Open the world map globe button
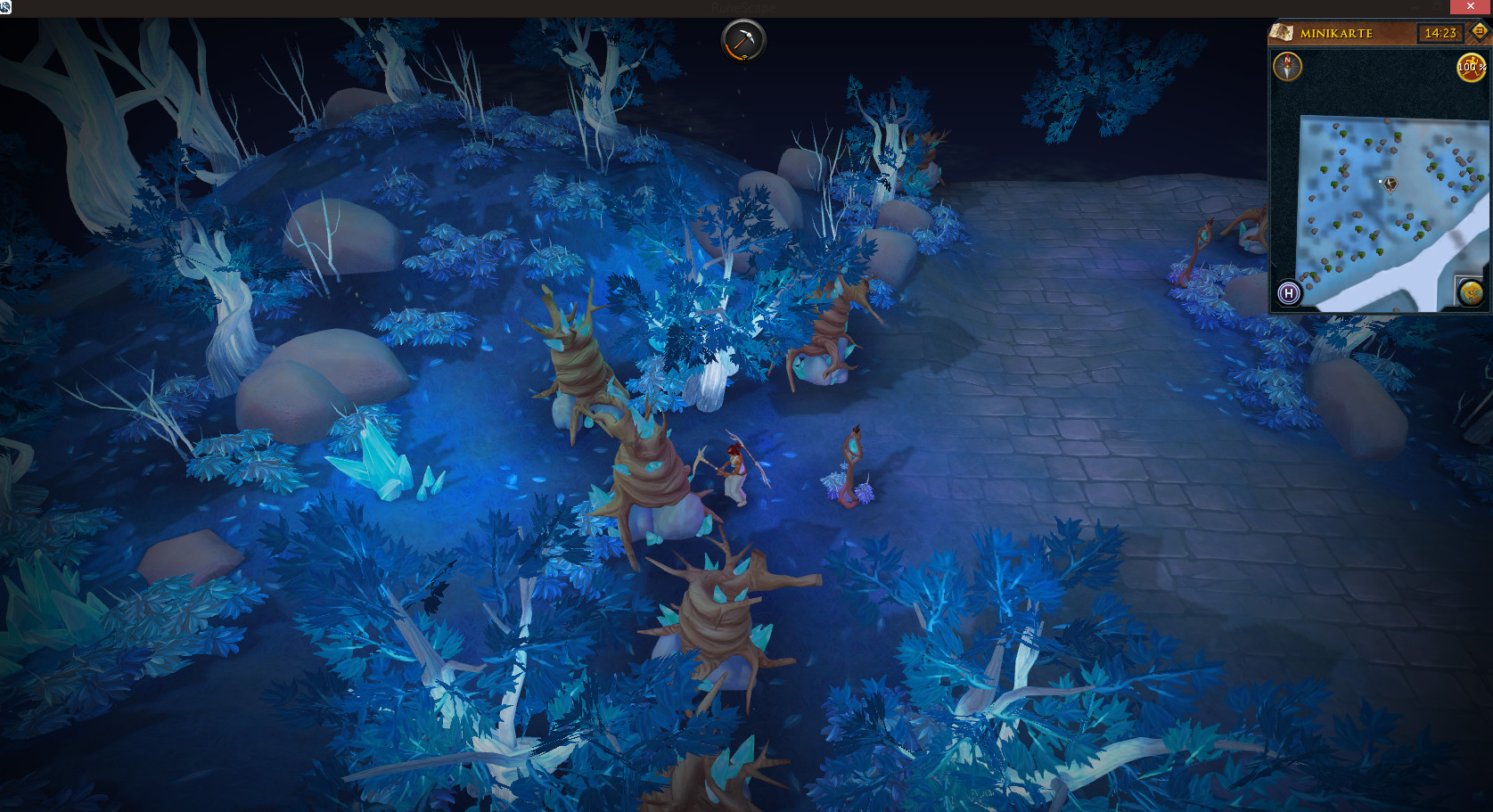The height and width of the screenshot is (812, 1493). 1470,291
